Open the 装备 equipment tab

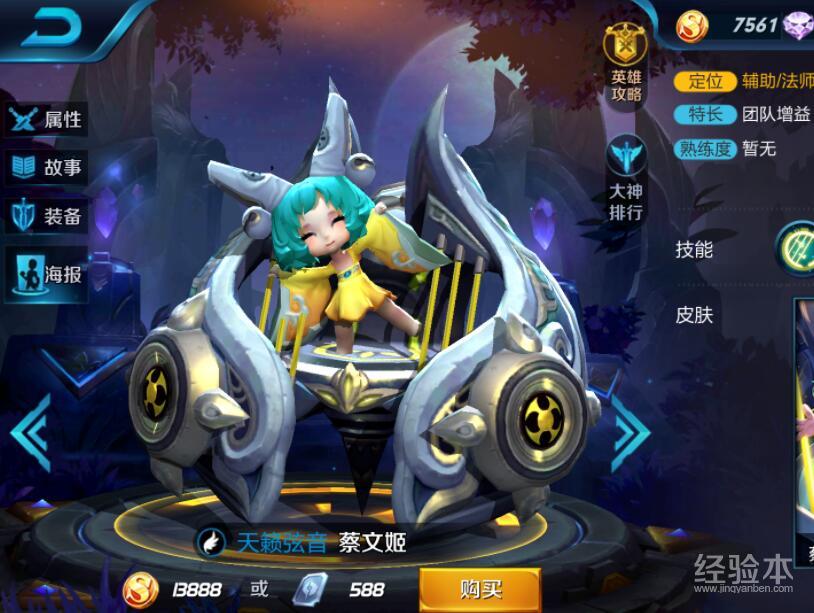[45, 216]
